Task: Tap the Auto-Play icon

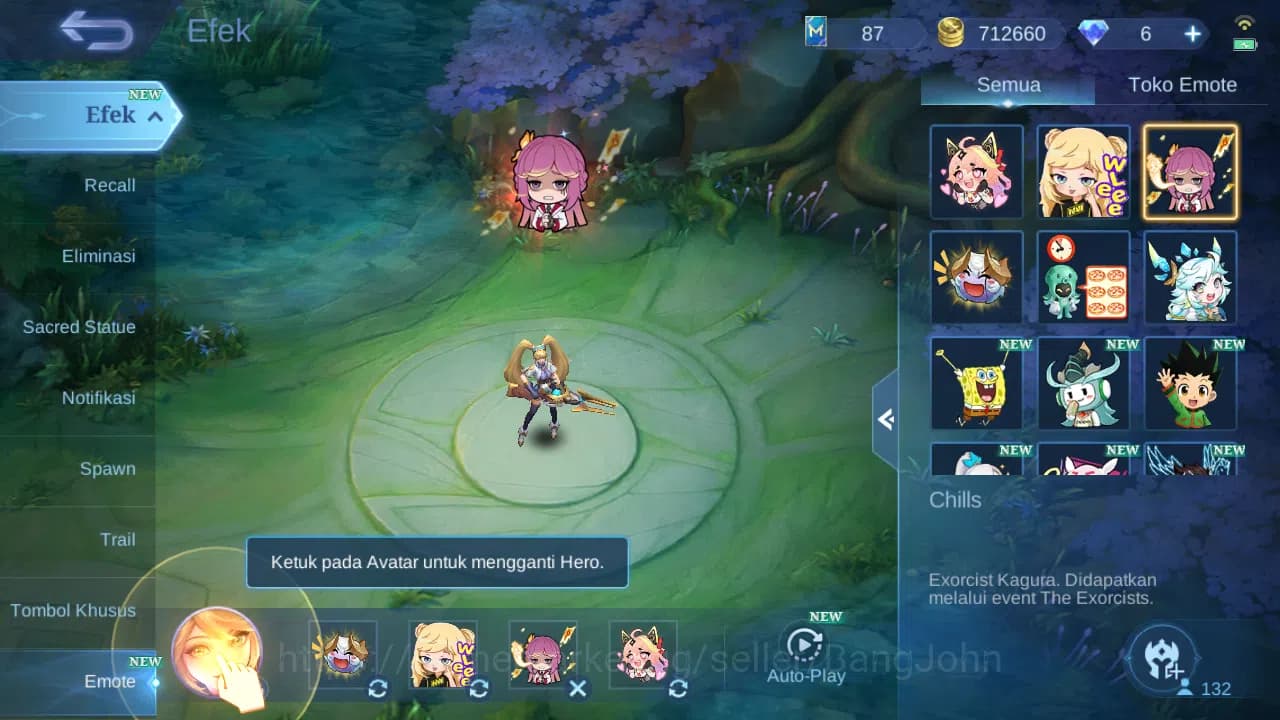Action: pyautogui.click(x=806, y=647)
